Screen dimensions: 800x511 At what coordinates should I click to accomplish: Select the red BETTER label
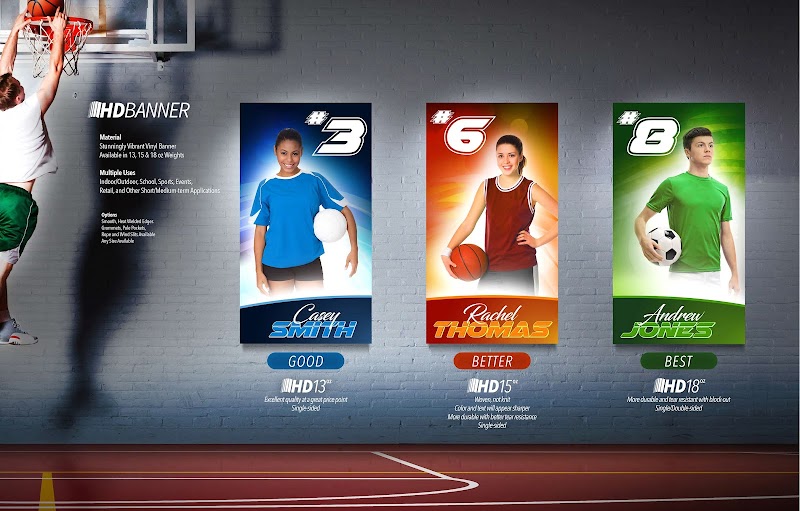[491, 361]
